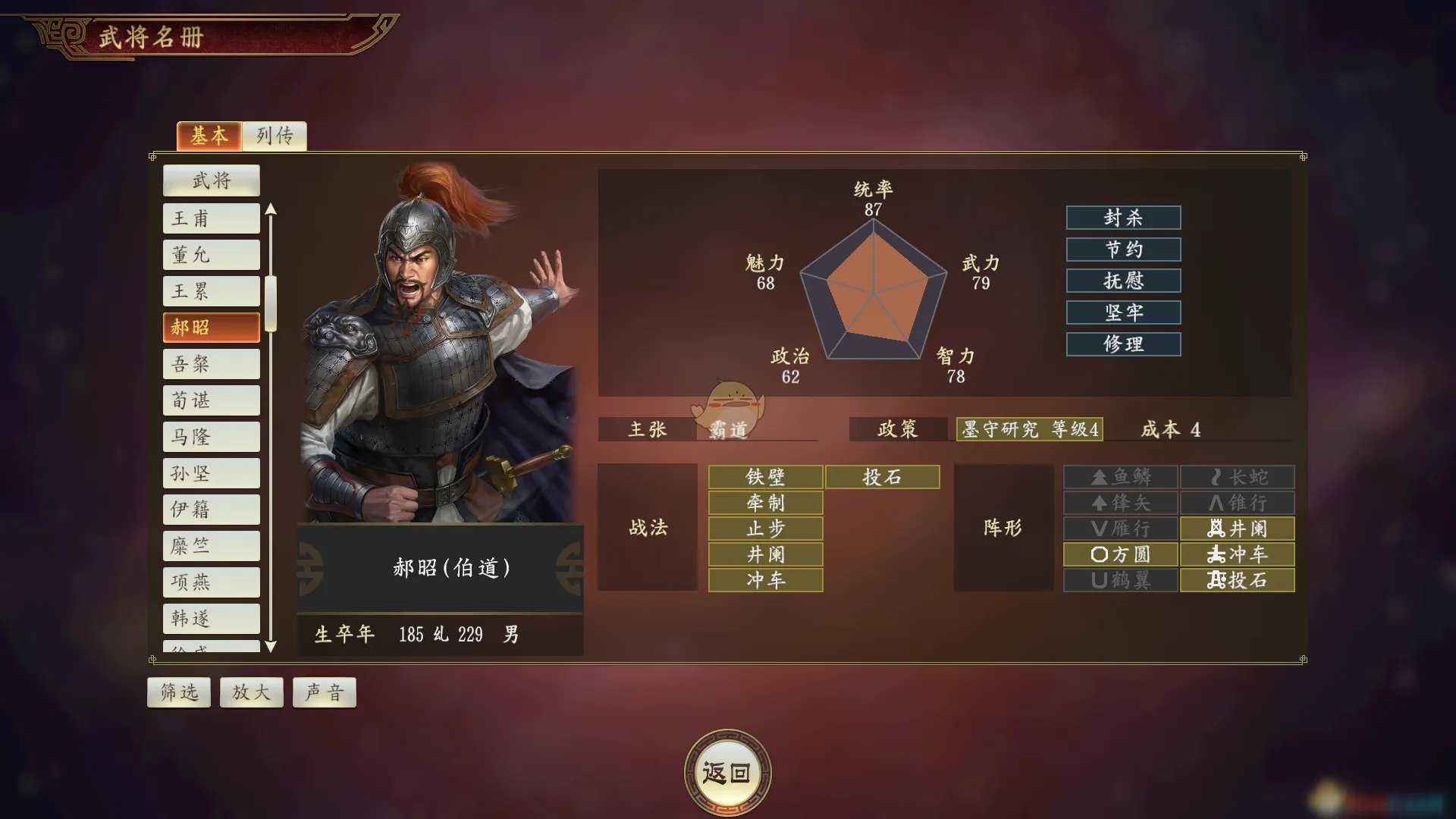Switch to the 基本 tab

tap(209, 136)
